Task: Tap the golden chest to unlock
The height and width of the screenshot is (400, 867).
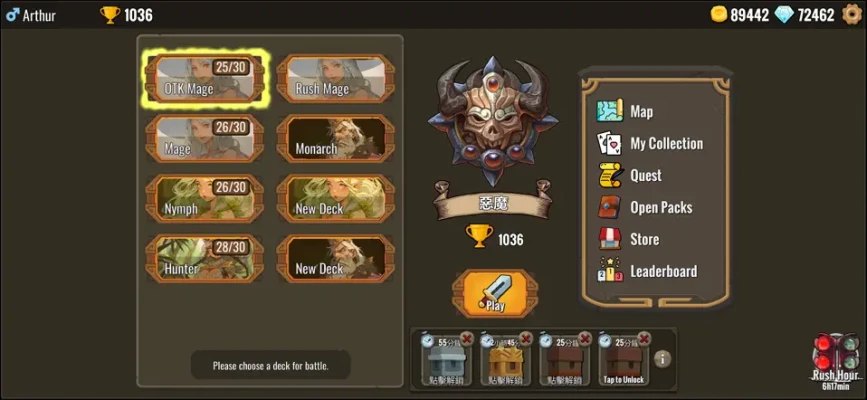Action: click(x=503, y=360)
